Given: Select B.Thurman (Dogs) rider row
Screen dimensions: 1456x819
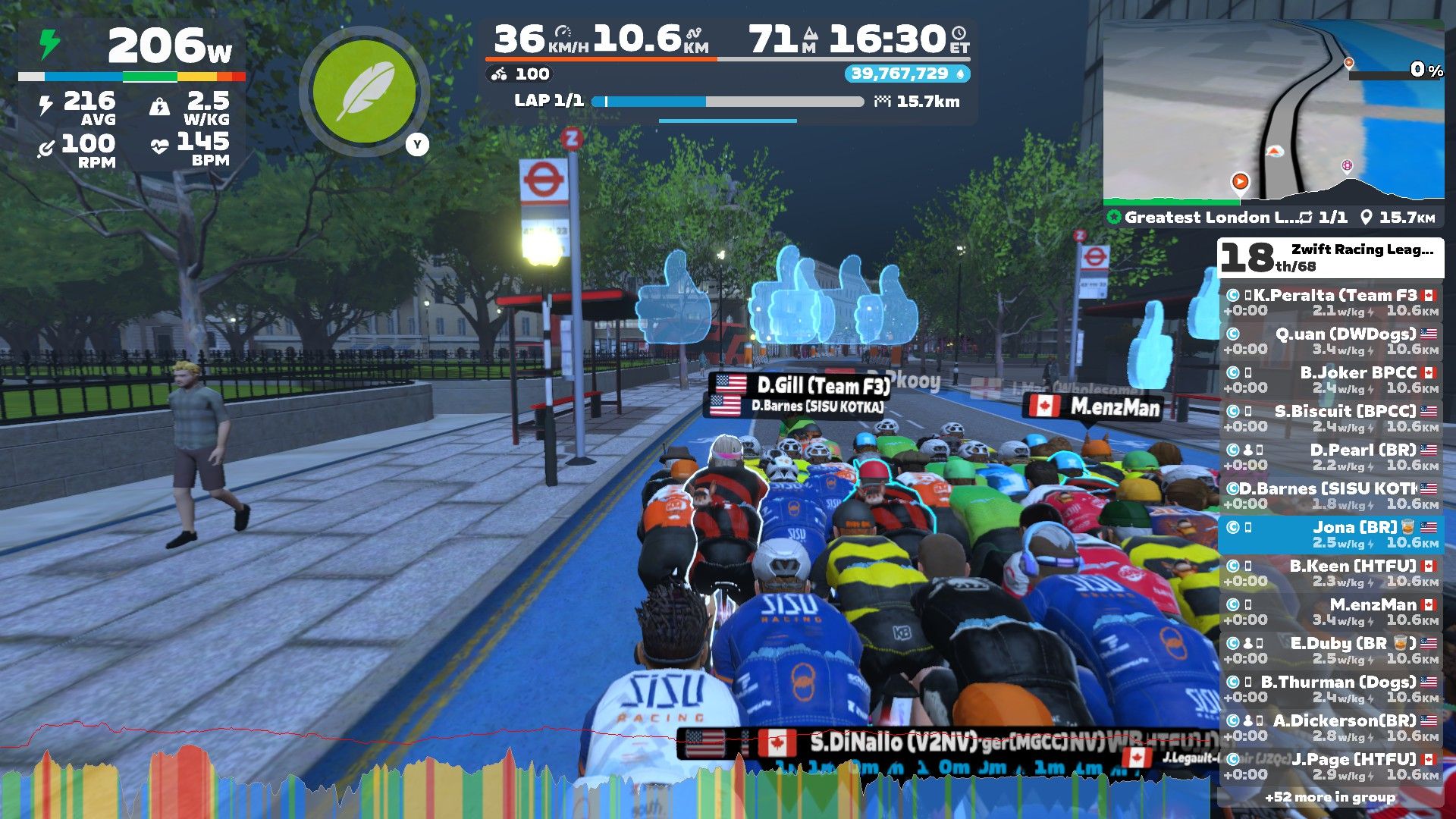Looking at the screenshot, I should pyautogui.click(x=1331, y=689).
